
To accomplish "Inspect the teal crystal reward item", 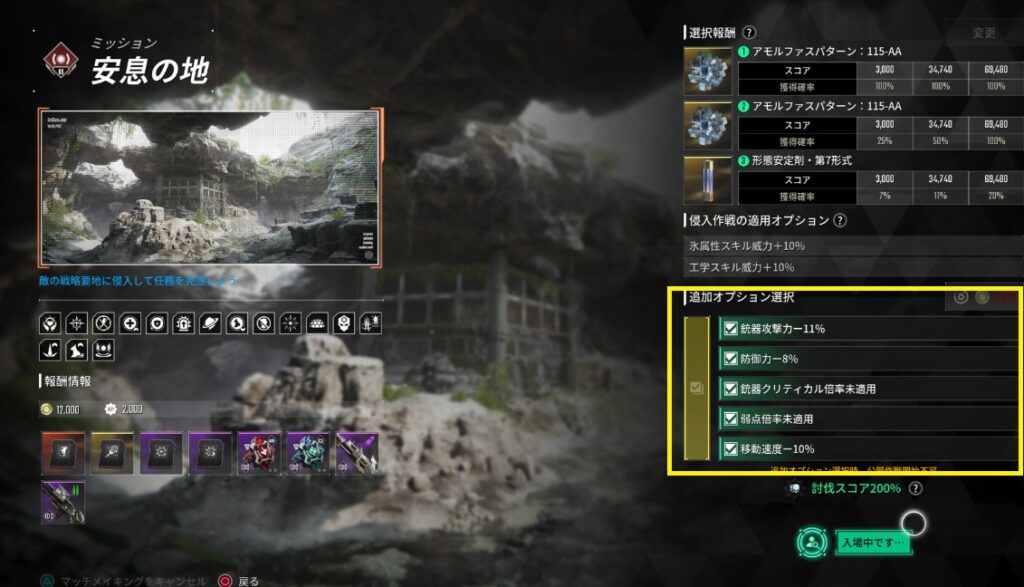I will (307, 453).
